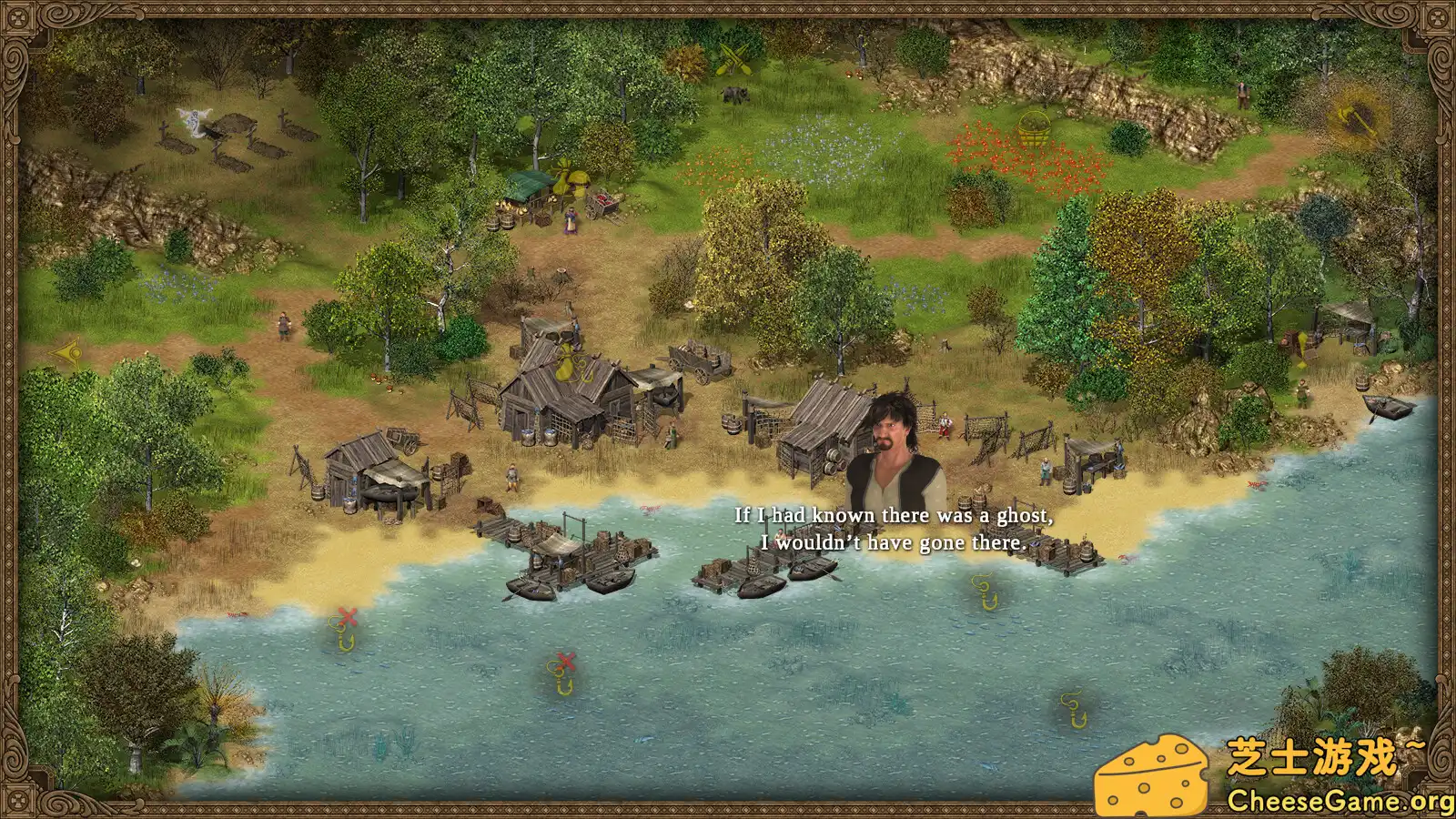
Task: Select the crossed swords combat icon
Action: (x=735, y=57)
